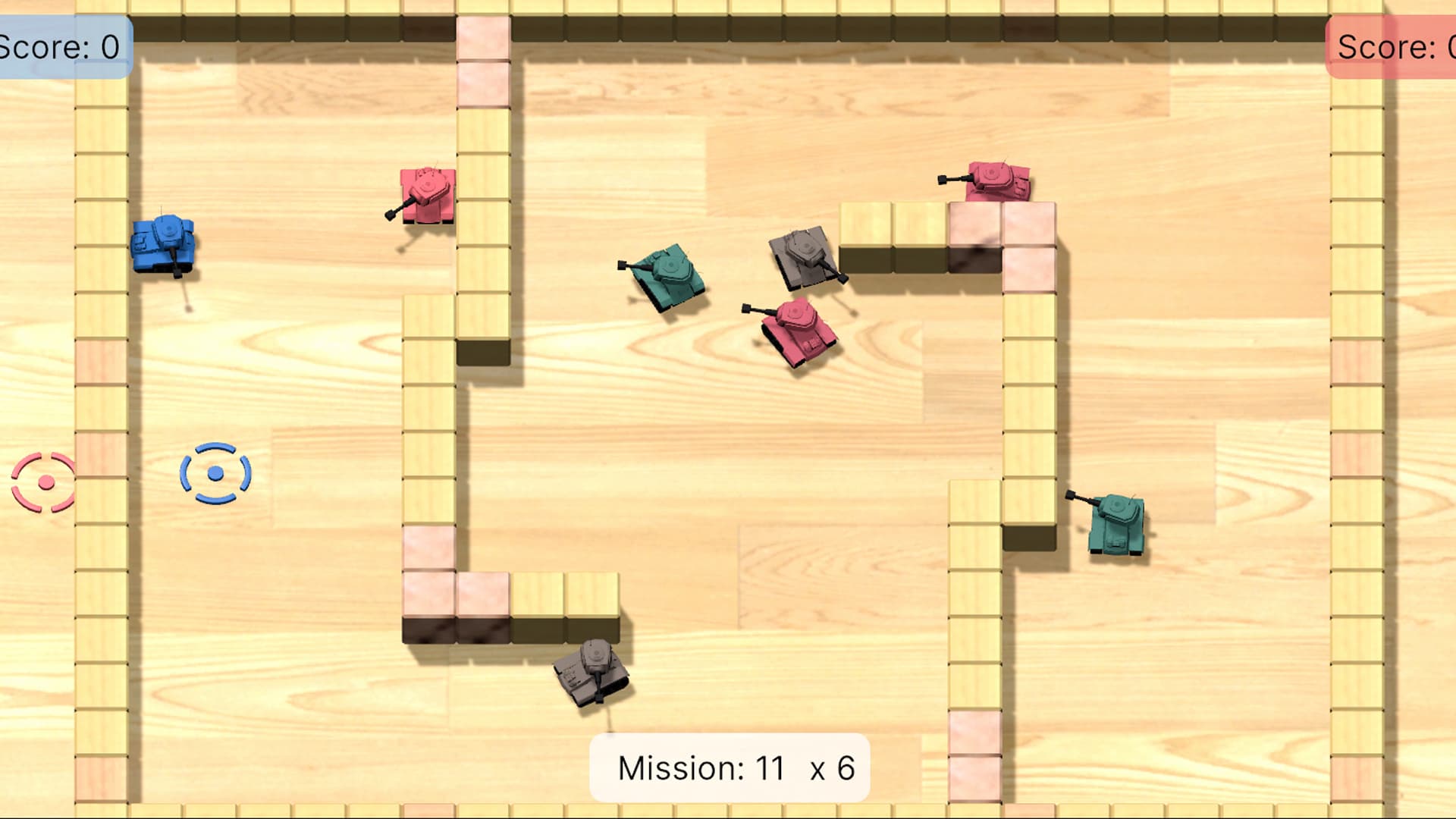Toggle the blue spawn ring indicator
This screenshot has height=819, width=1456.
(x=216, y=474)
